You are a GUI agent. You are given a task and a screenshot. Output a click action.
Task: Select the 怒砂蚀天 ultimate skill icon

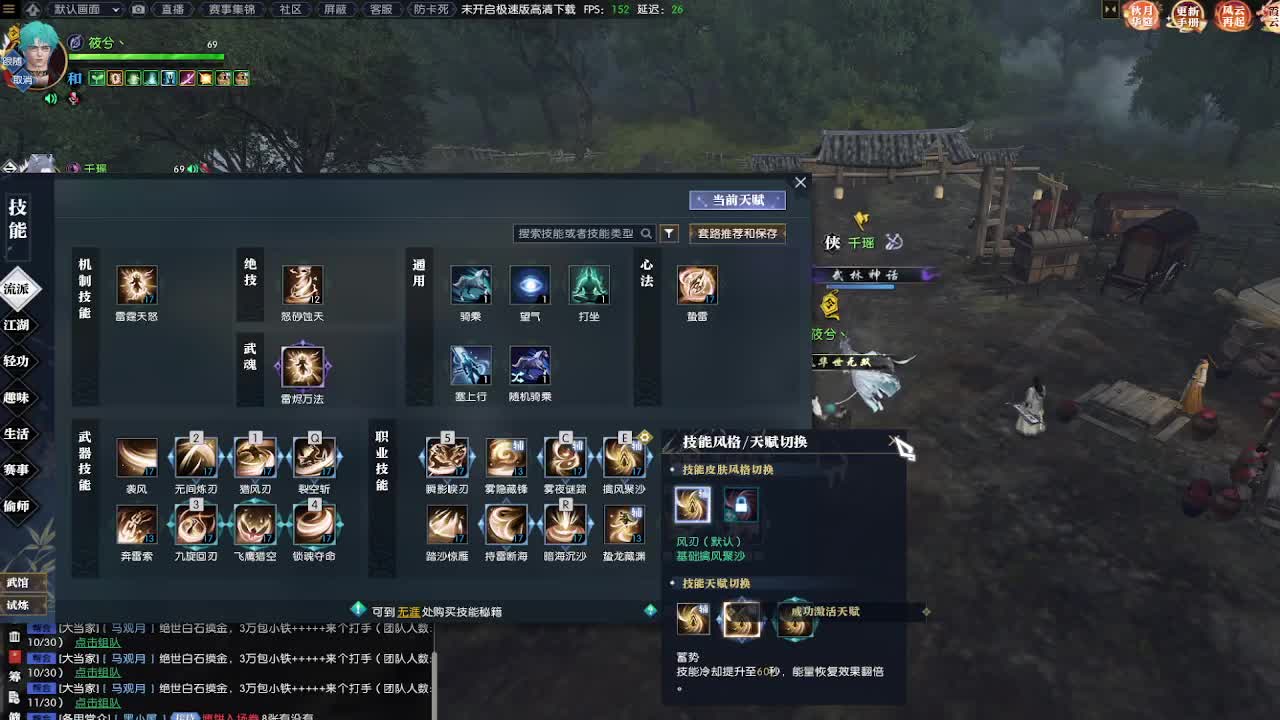pyautogui.click(x=302, y=285)
